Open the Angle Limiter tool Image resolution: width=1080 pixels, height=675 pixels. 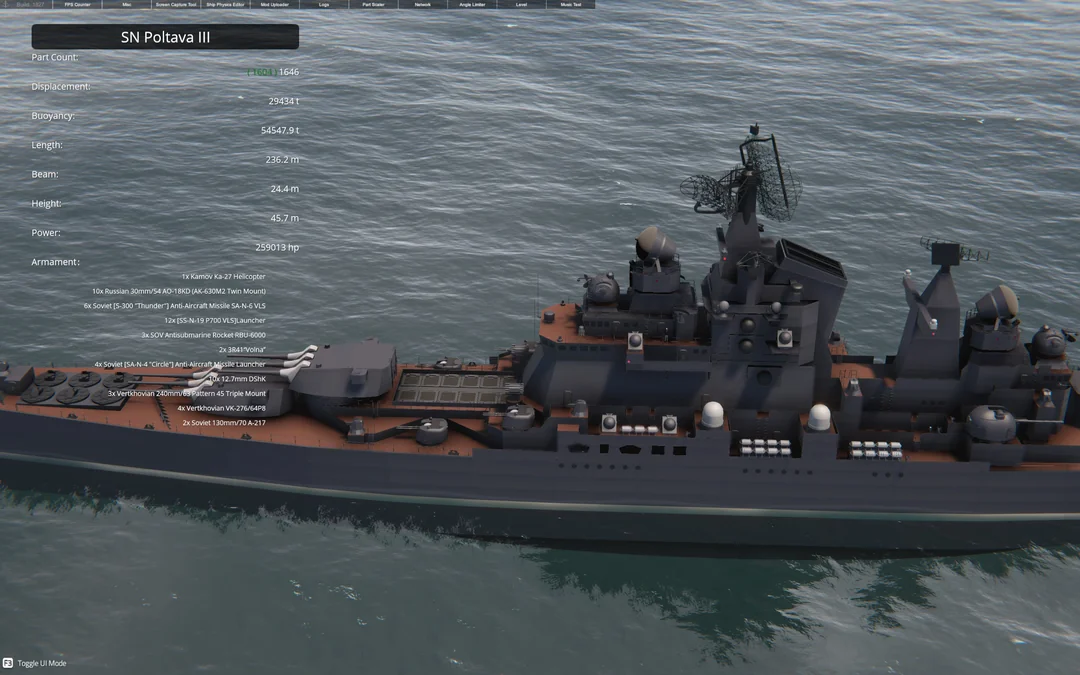(x=472, y=4)
